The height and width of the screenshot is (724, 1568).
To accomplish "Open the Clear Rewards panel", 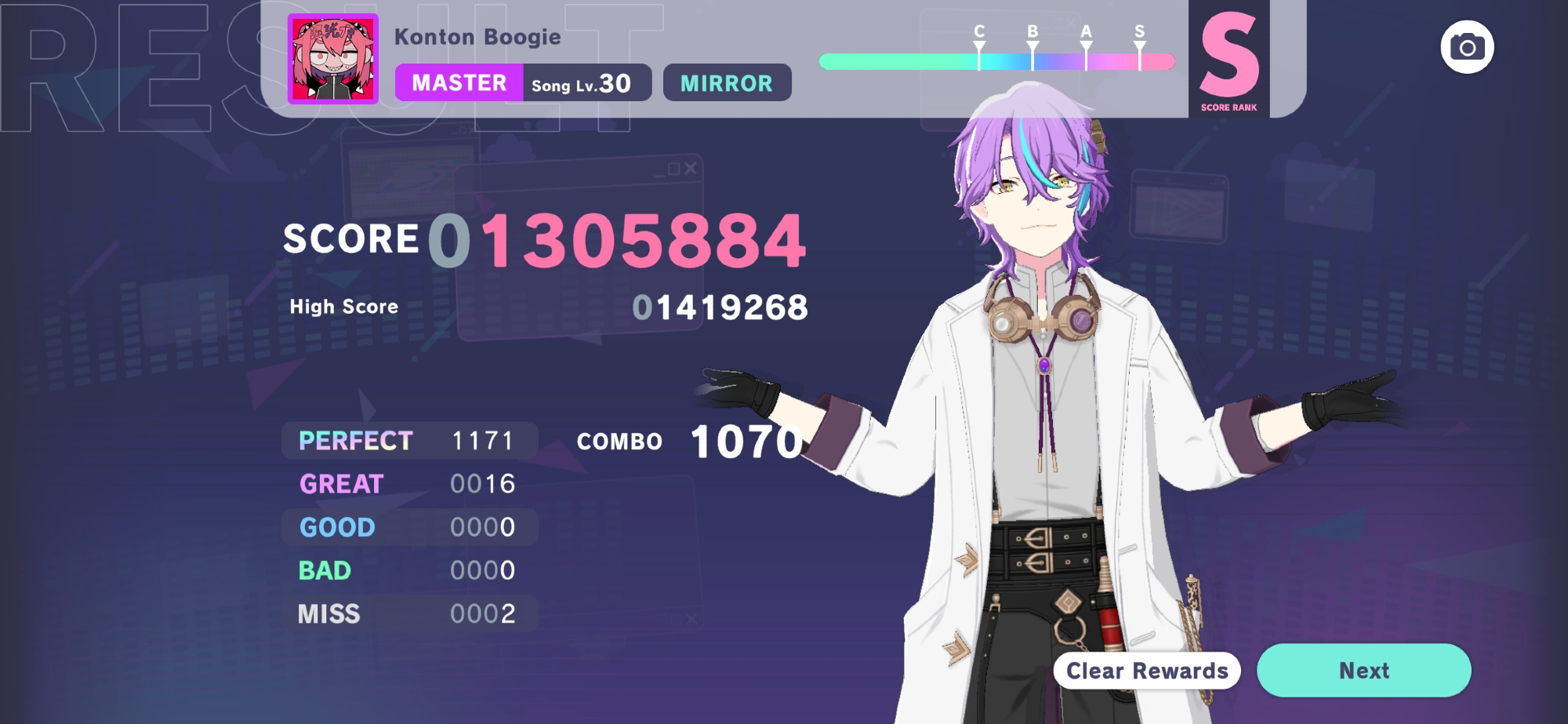I will coord(1146,671).
